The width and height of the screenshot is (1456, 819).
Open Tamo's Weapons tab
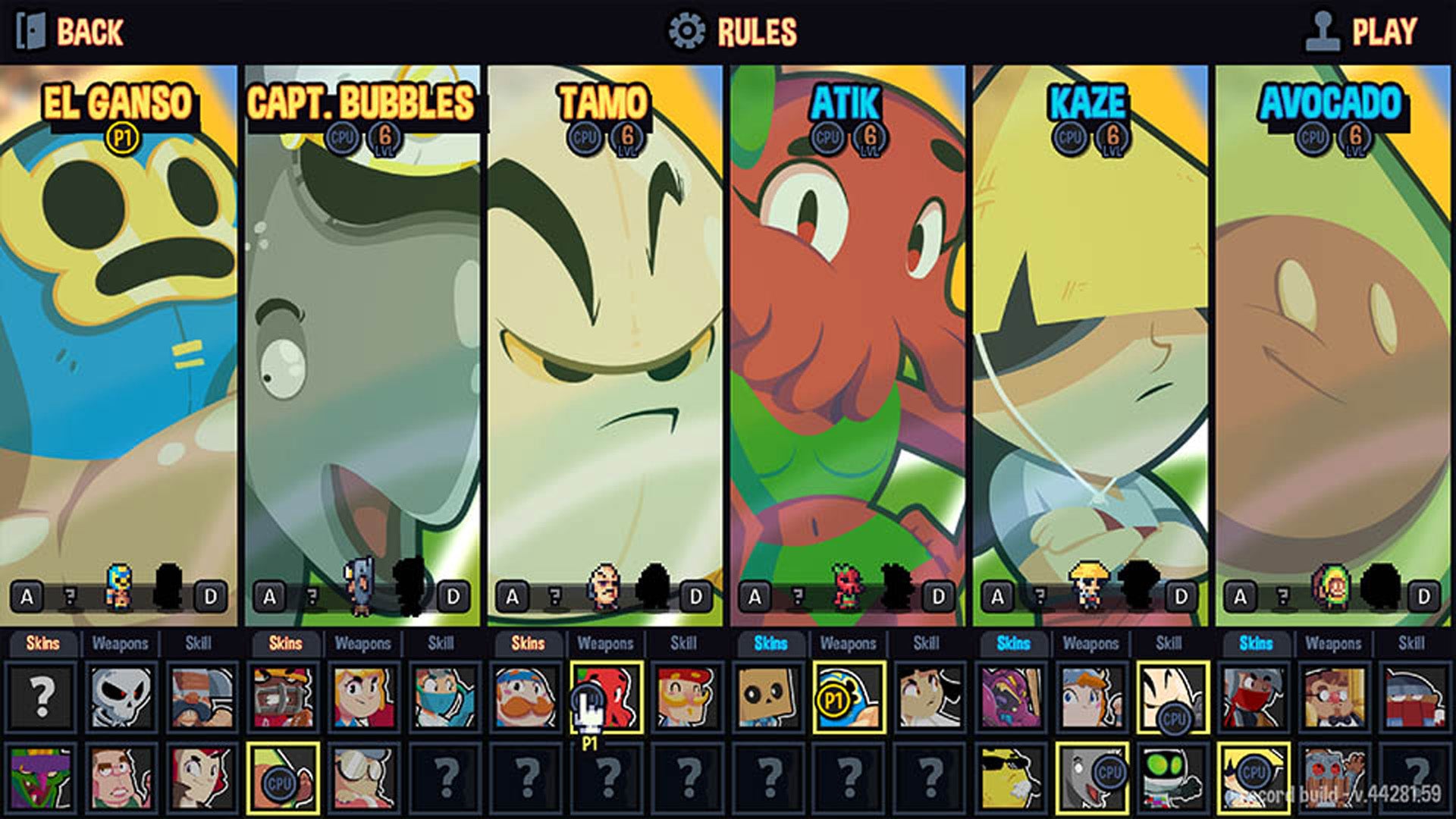point(605,644)
